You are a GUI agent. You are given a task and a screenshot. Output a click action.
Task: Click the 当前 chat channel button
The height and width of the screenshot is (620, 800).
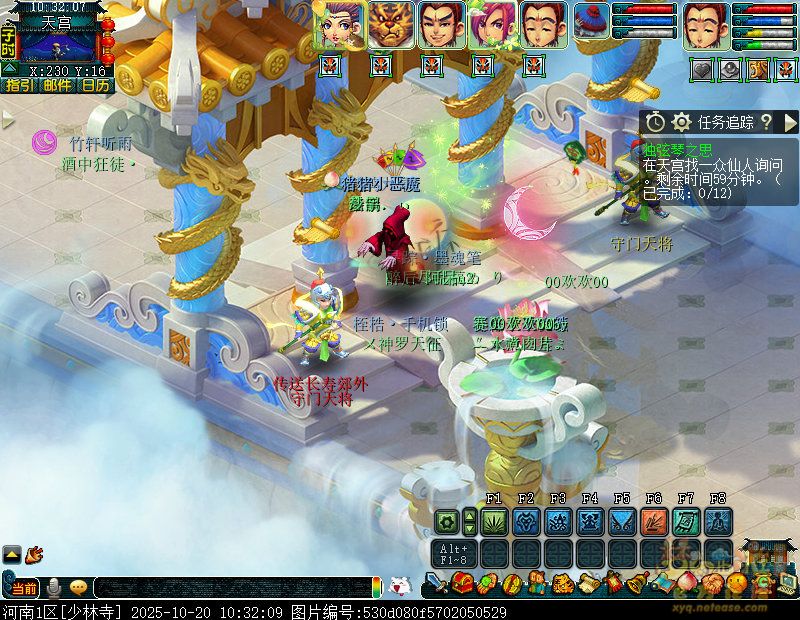tap(24, 587)
